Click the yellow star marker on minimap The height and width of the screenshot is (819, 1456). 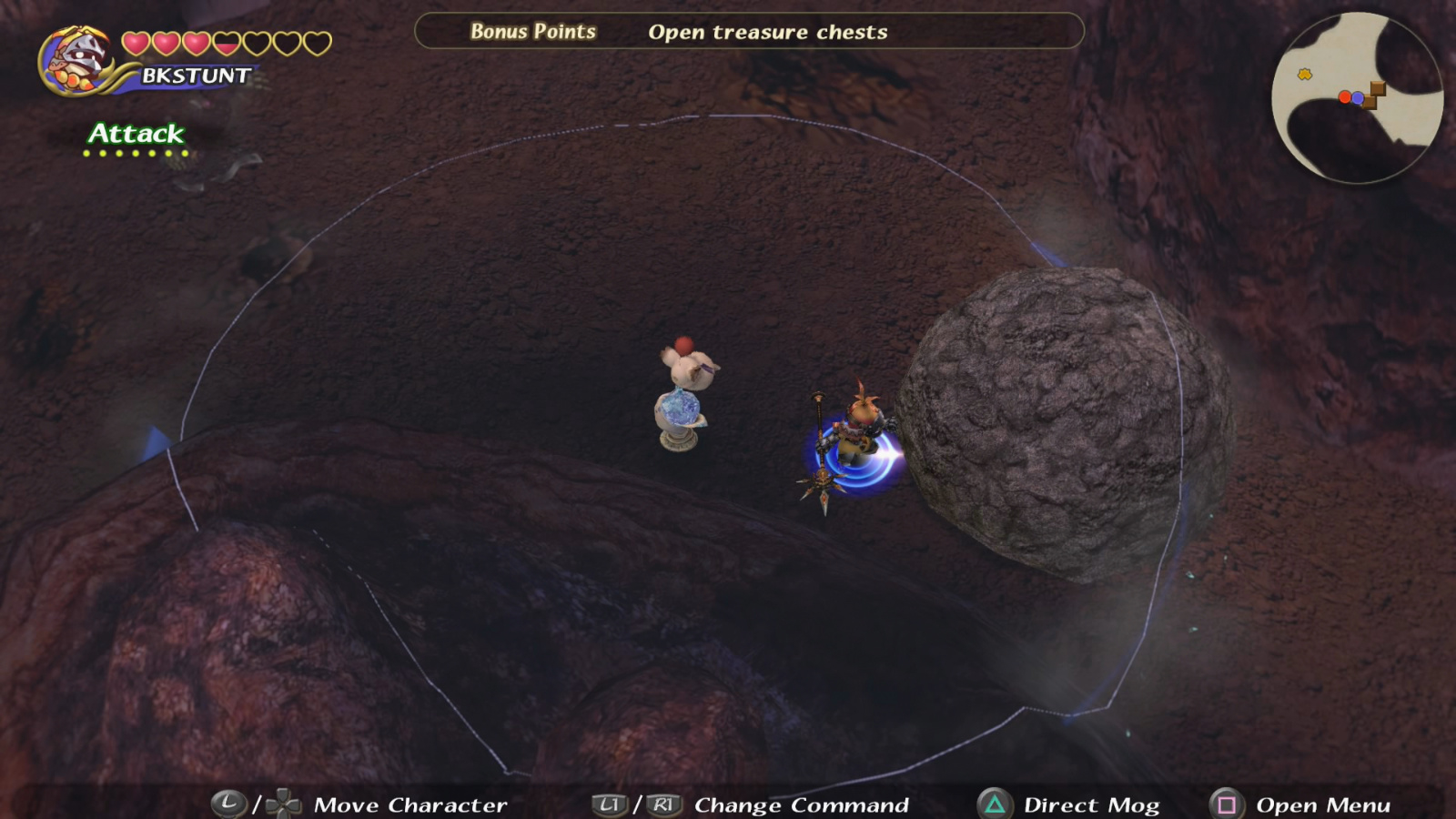pyautogui.click(x=1304, y=73)
